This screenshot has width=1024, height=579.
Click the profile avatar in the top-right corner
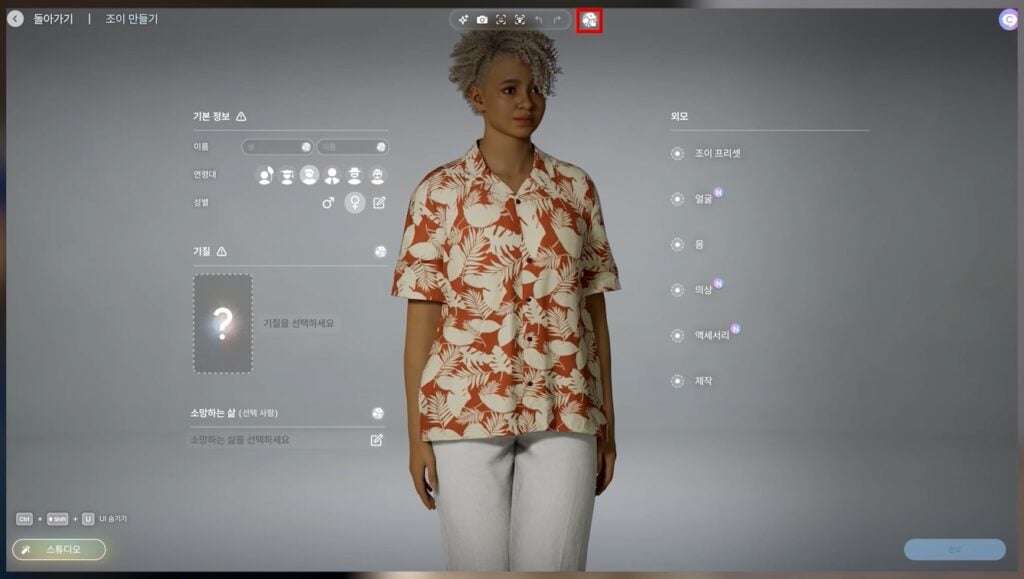[x=1008, y=19]
